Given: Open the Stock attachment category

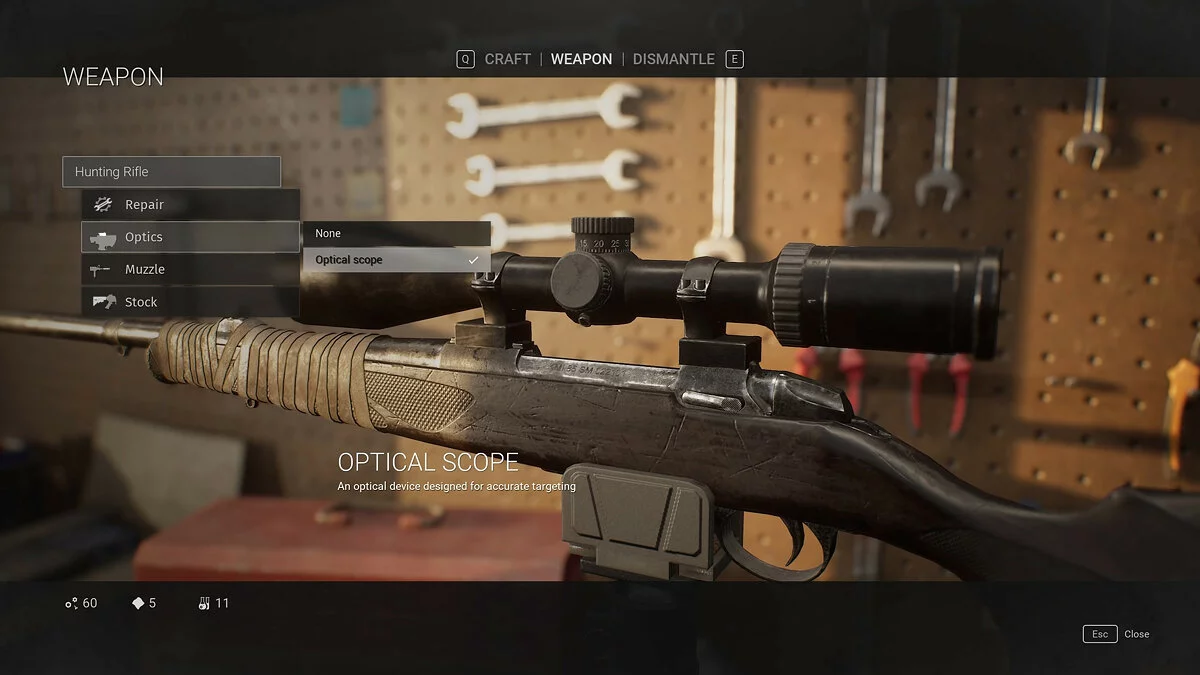Looking at the screenshot, I should [190, 302].
